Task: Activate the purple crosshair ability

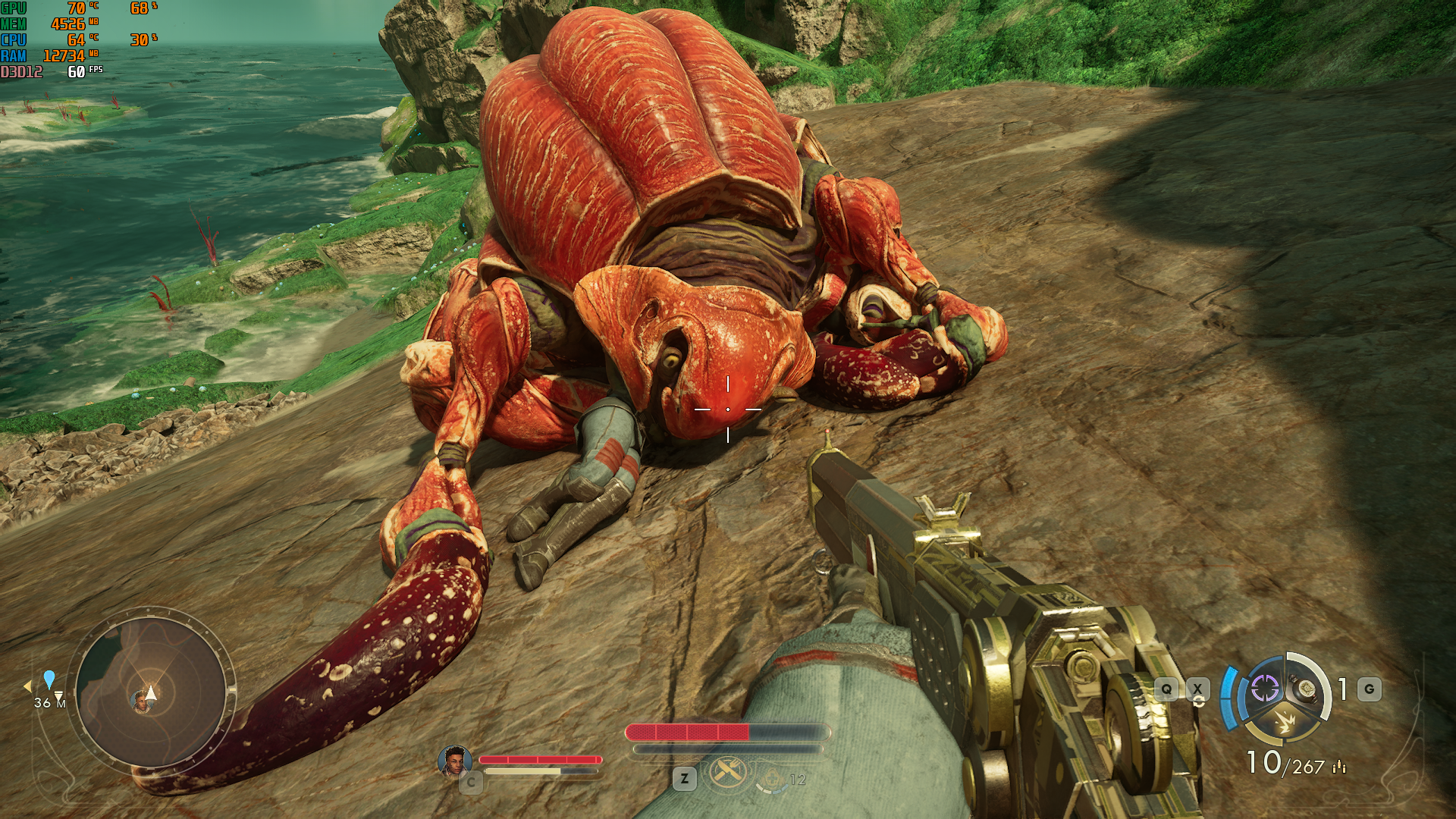Action: 1264,689
